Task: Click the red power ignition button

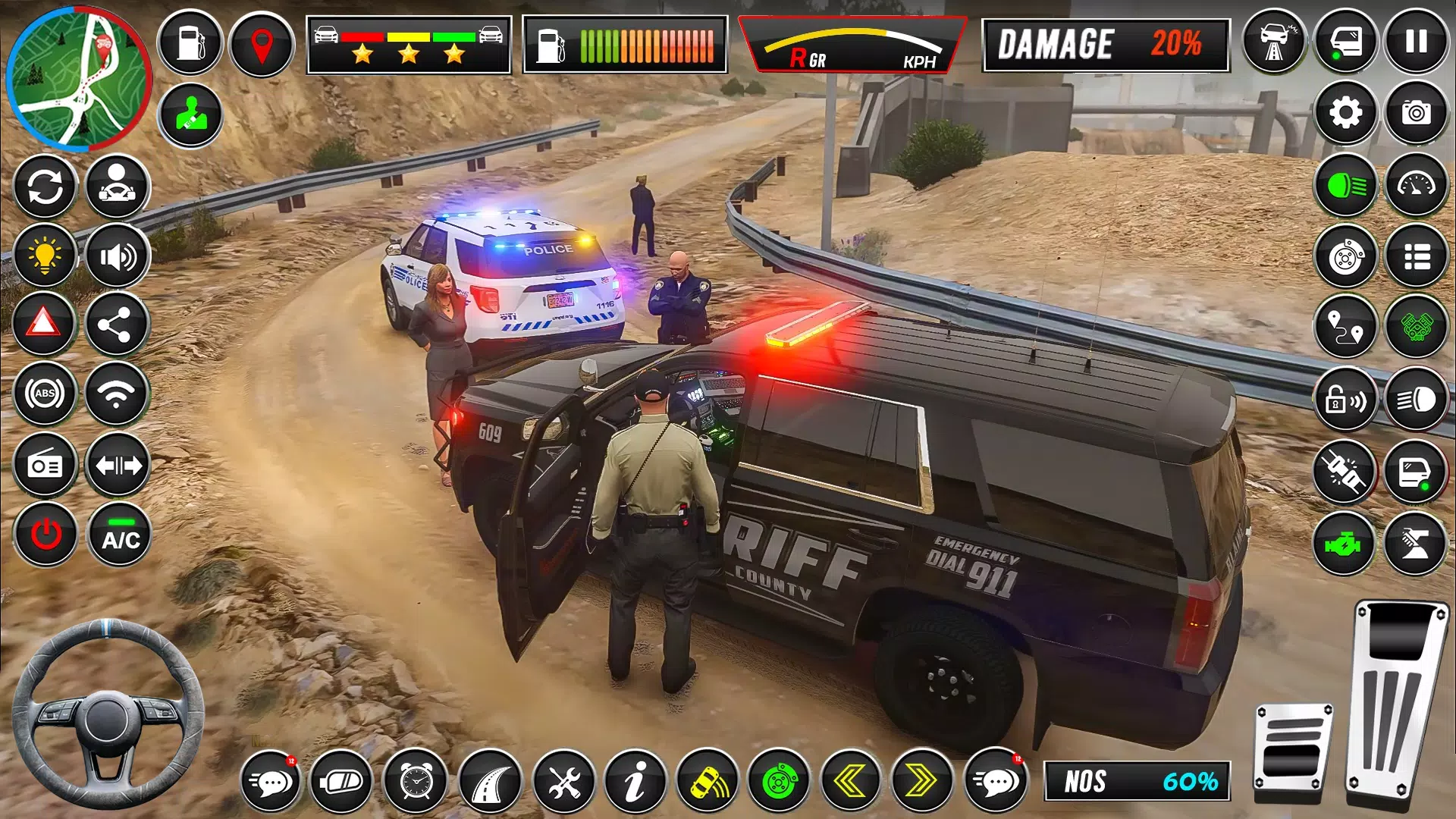Action: tap(45, 535)
